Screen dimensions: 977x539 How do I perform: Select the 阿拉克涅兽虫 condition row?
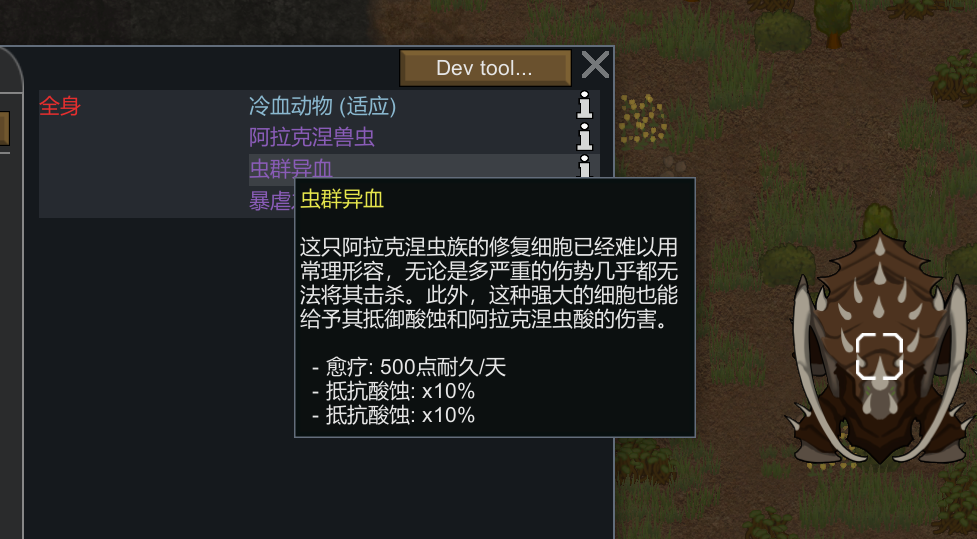[312, 137]
